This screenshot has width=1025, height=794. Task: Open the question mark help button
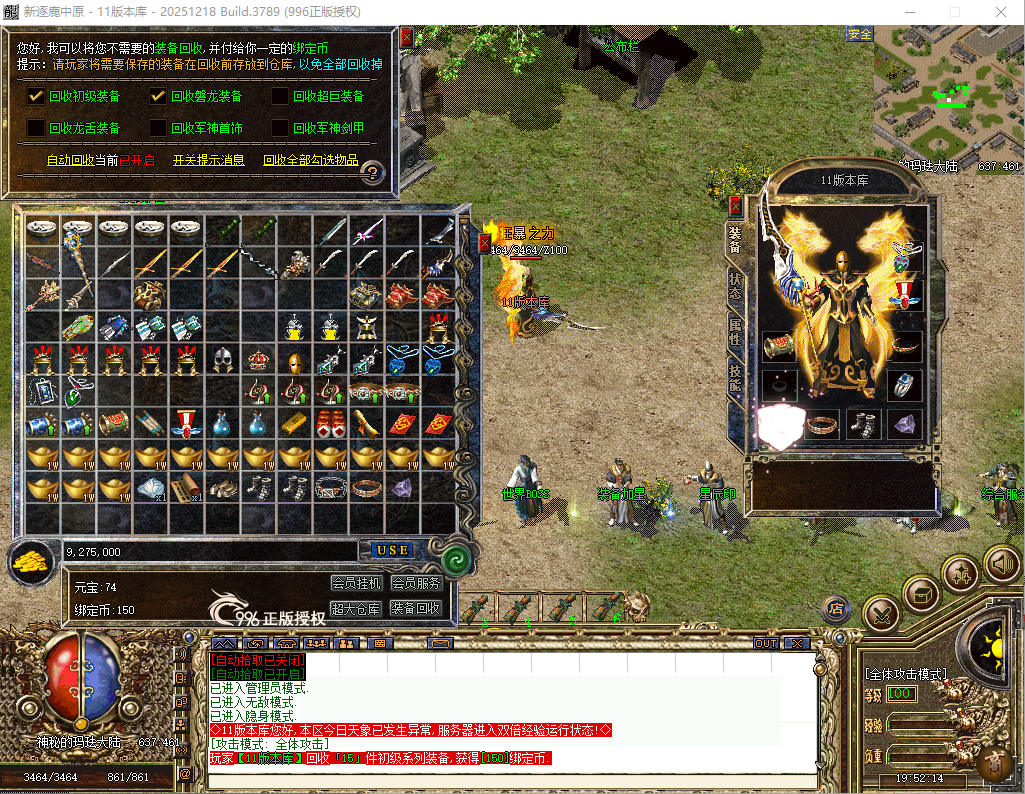click(372, 173)
